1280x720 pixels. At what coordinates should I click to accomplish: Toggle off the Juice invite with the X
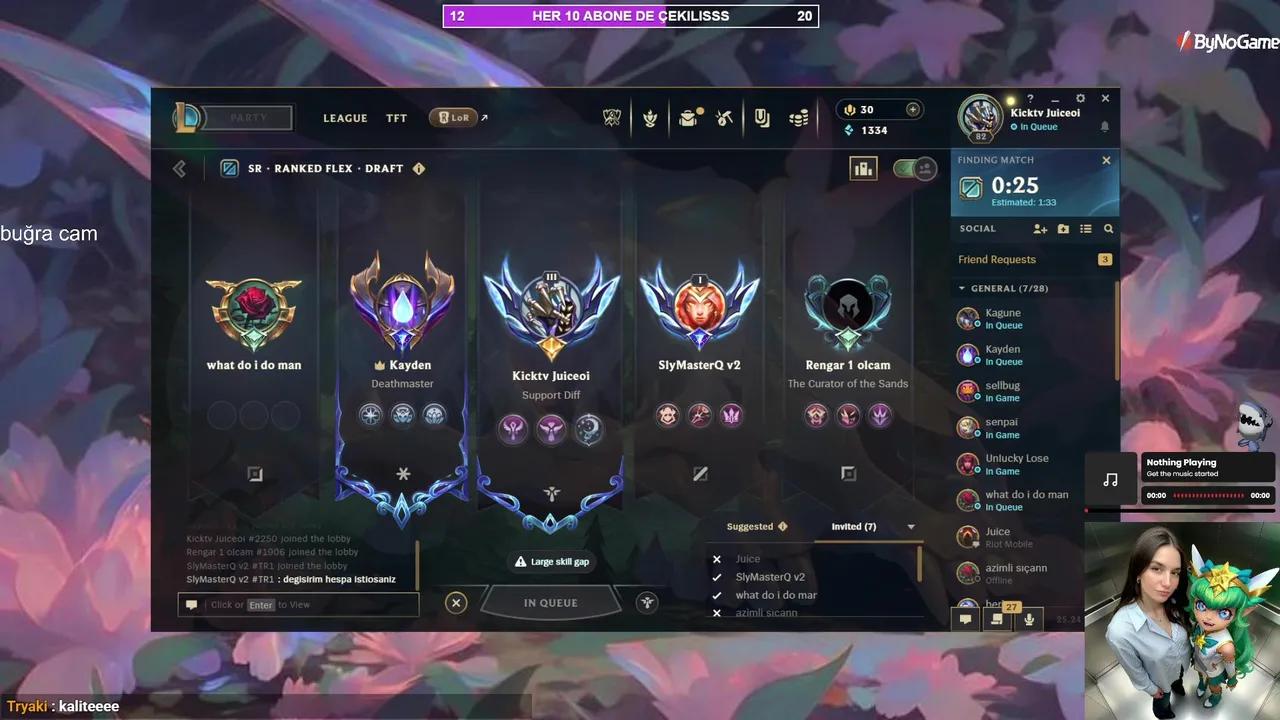(717, 559)
